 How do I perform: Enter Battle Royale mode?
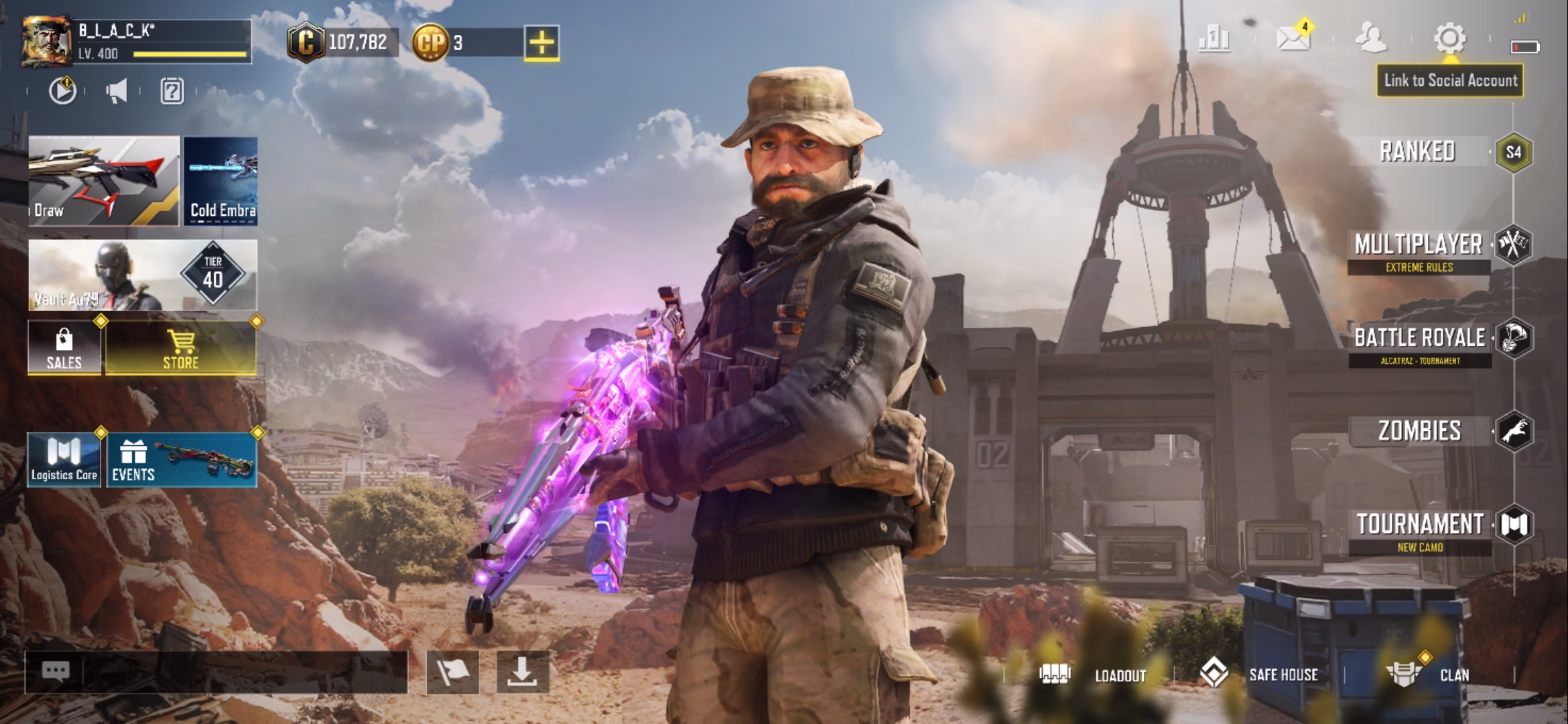1420,339
